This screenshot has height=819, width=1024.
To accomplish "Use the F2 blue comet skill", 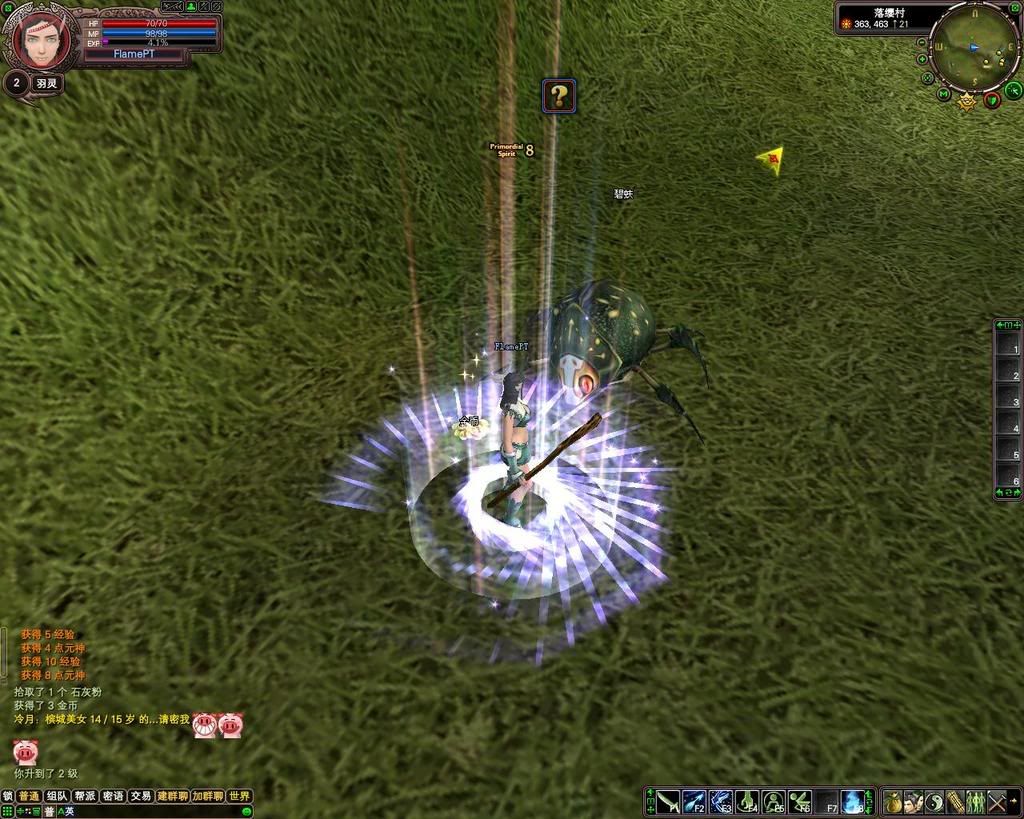I will [x=694, y=801].
